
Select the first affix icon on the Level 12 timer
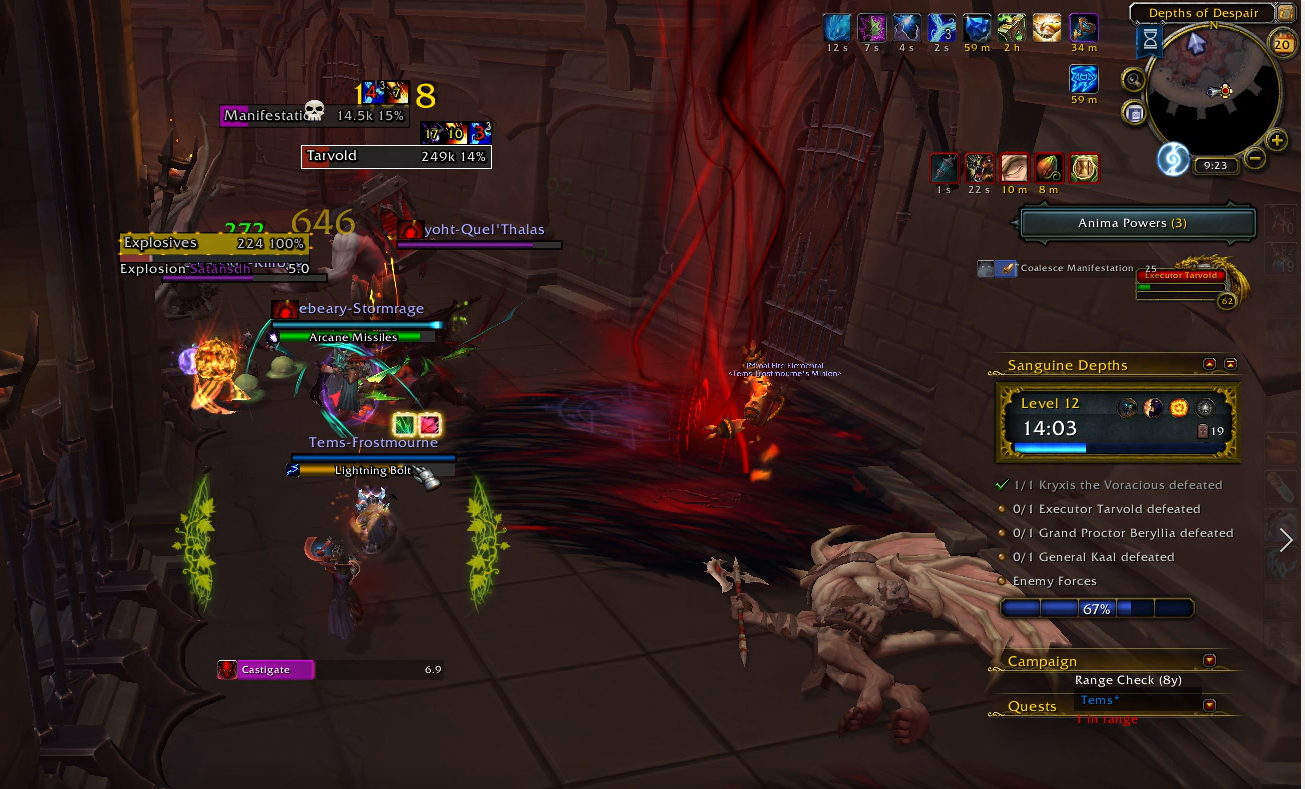(x=1127, y=407)
